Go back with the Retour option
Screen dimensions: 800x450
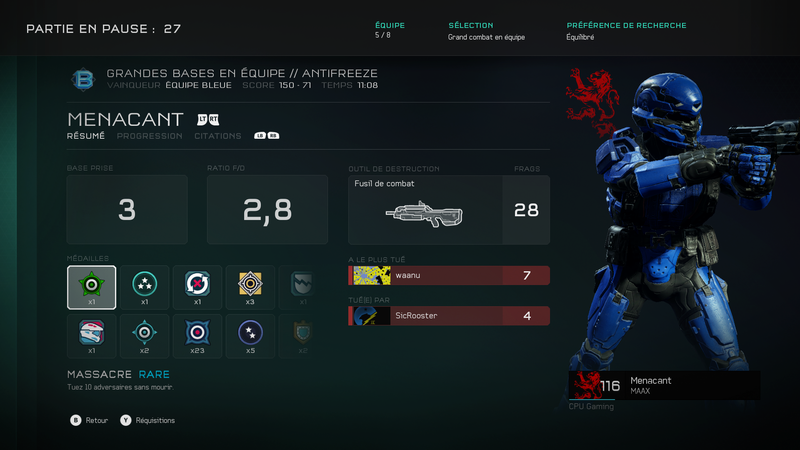click(x=90, y=421)
